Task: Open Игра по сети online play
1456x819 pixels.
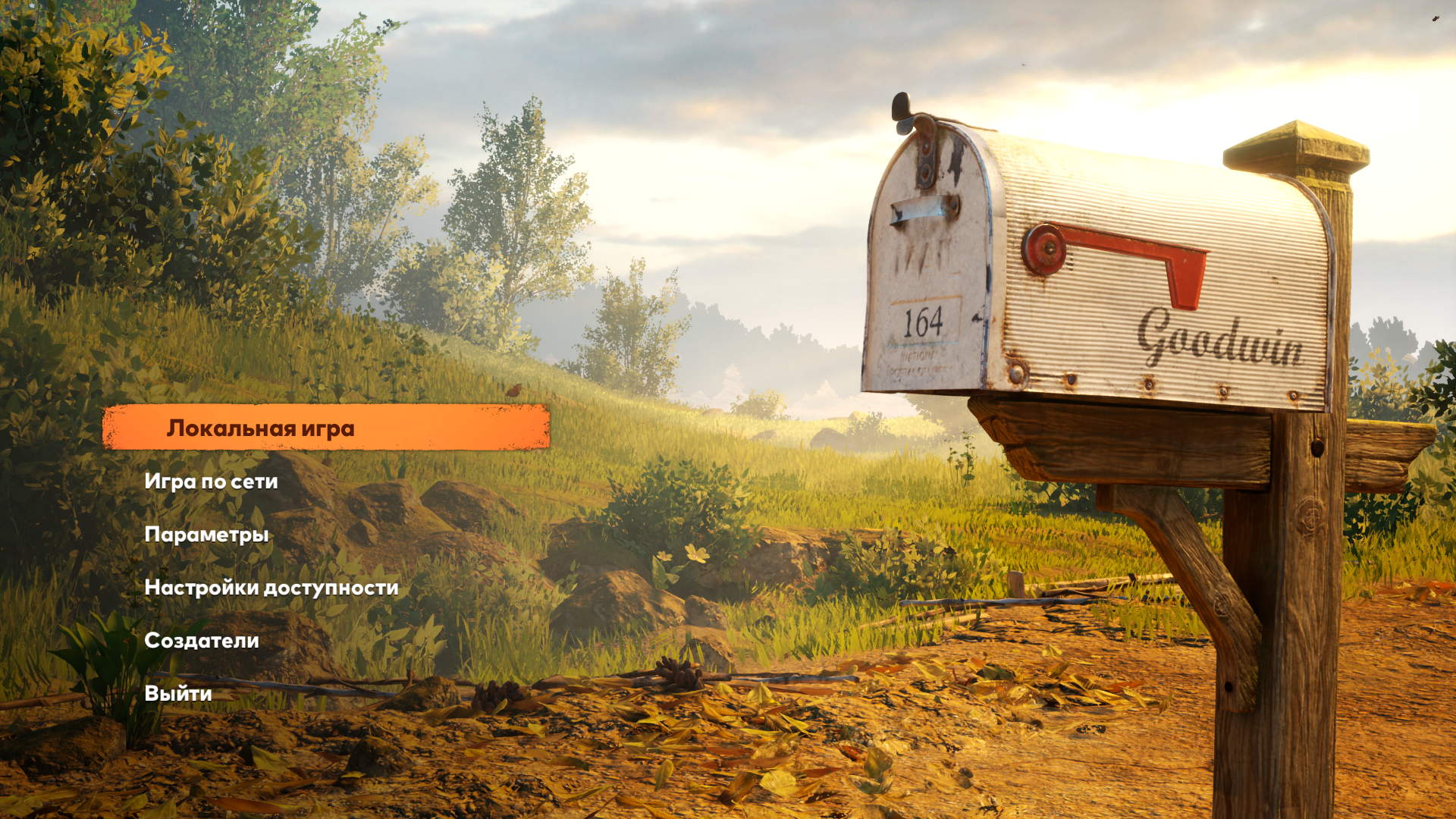Action: point(211,482)
